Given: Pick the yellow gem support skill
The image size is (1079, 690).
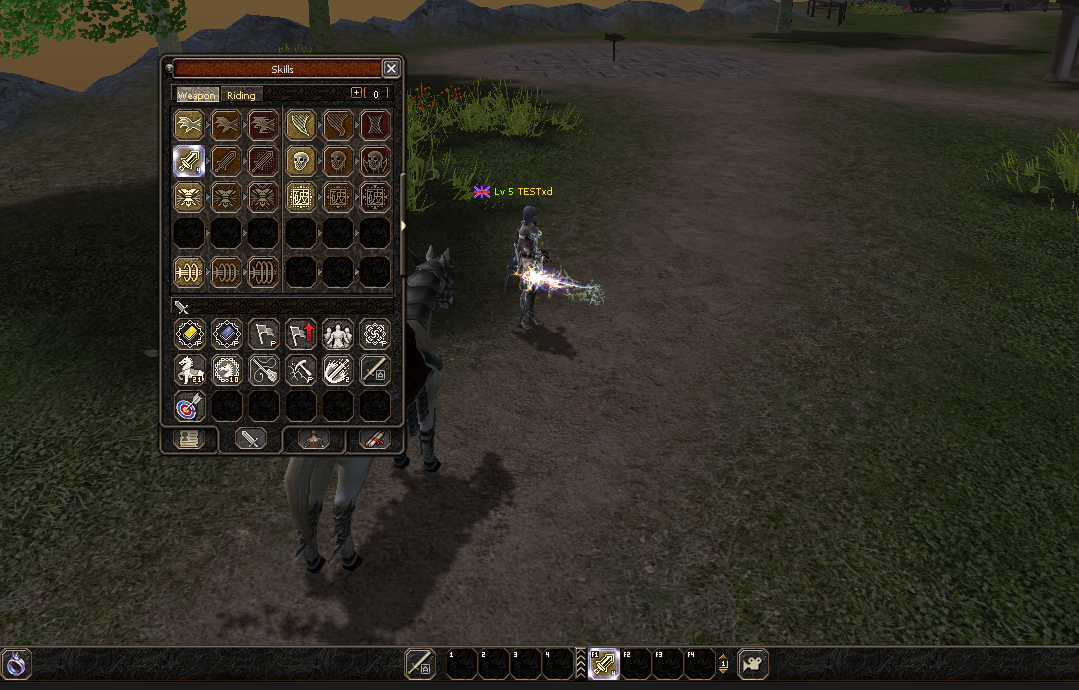Looking at the screenshot, I should (189, 333).
